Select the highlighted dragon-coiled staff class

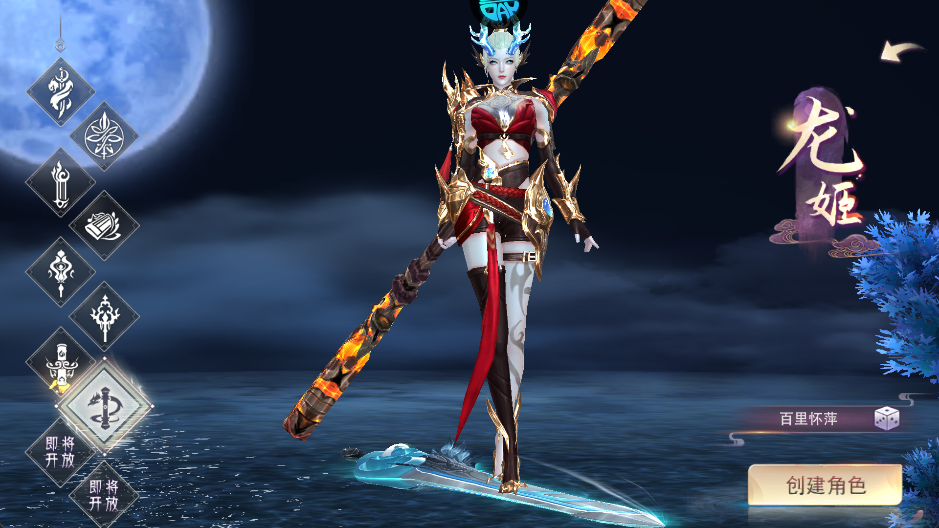point(104,404)
